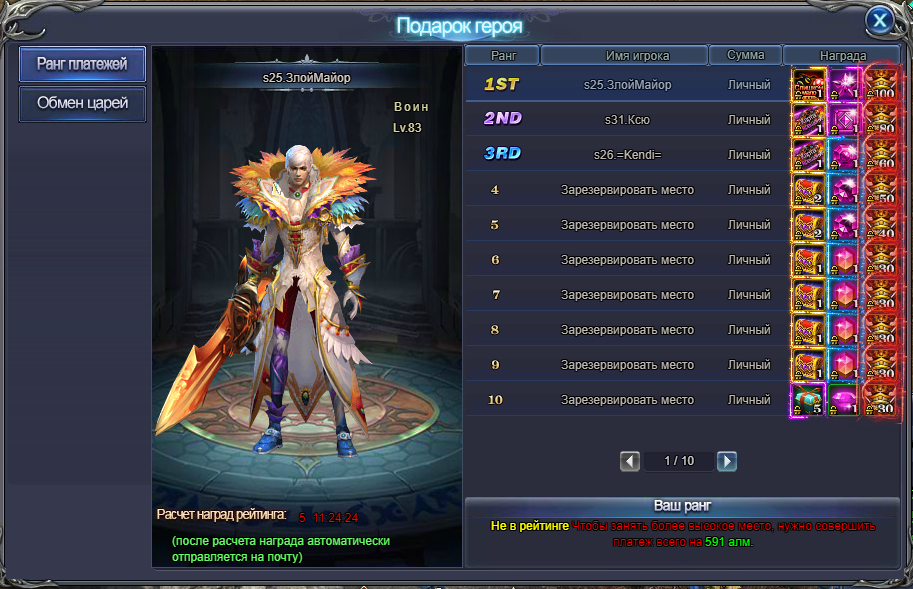Go to the next ranking page
Viewport: 913px width, 589px height.
point(727,461)
